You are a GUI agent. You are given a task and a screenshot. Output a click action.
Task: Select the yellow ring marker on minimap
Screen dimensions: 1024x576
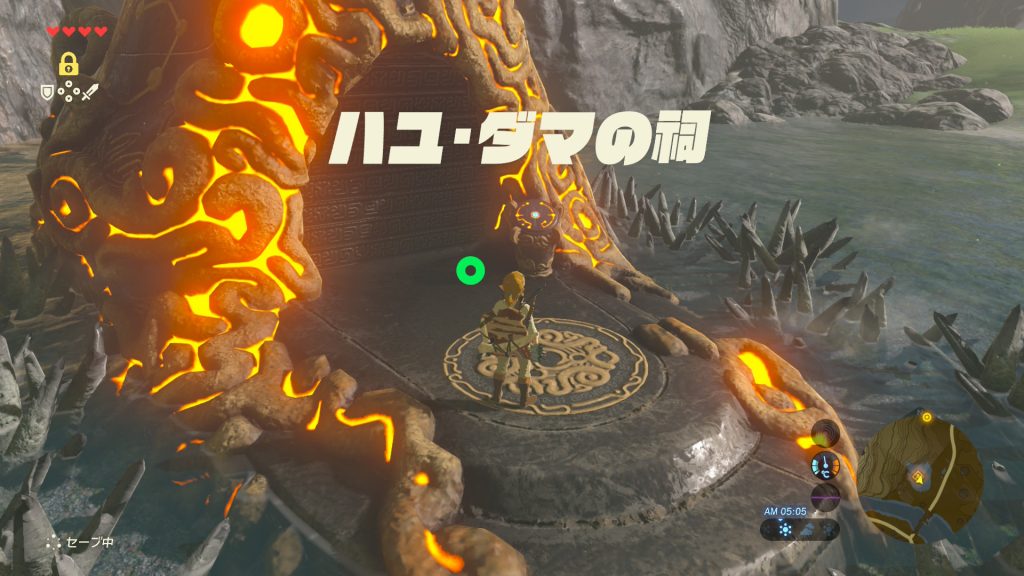point(926,417)
